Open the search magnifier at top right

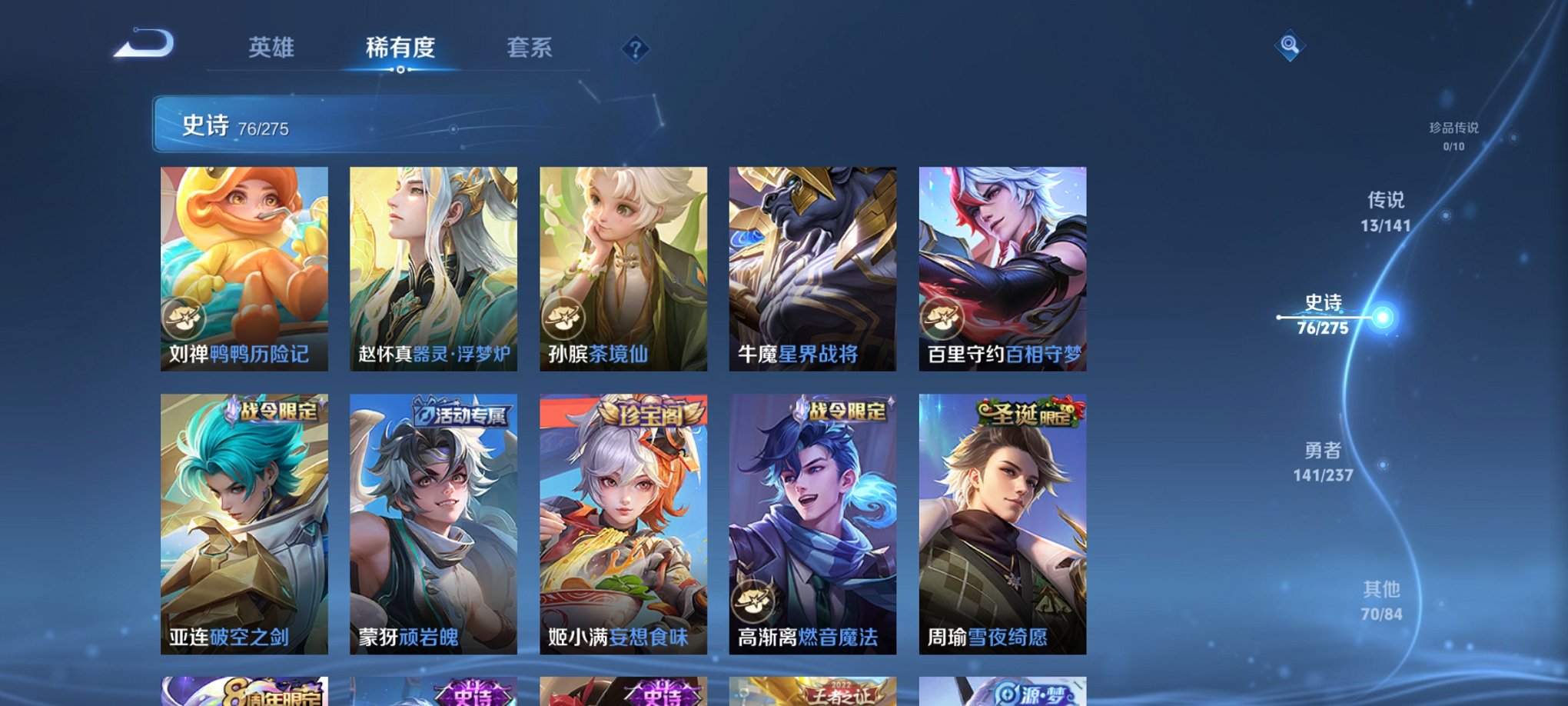coord(1291,45)
